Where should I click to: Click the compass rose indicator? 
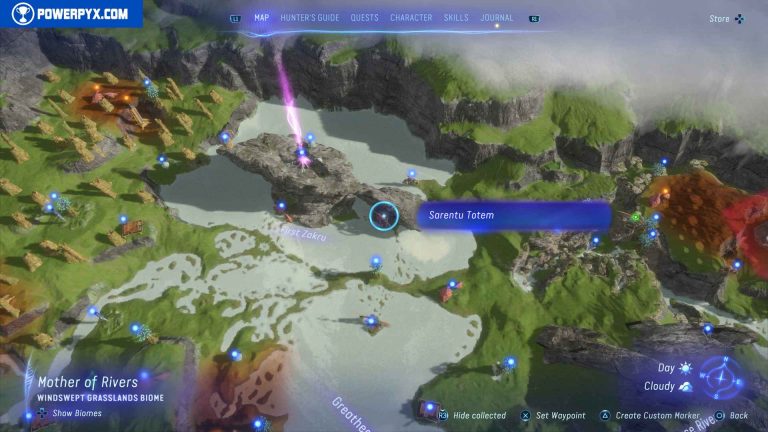(x=720, y=376)
